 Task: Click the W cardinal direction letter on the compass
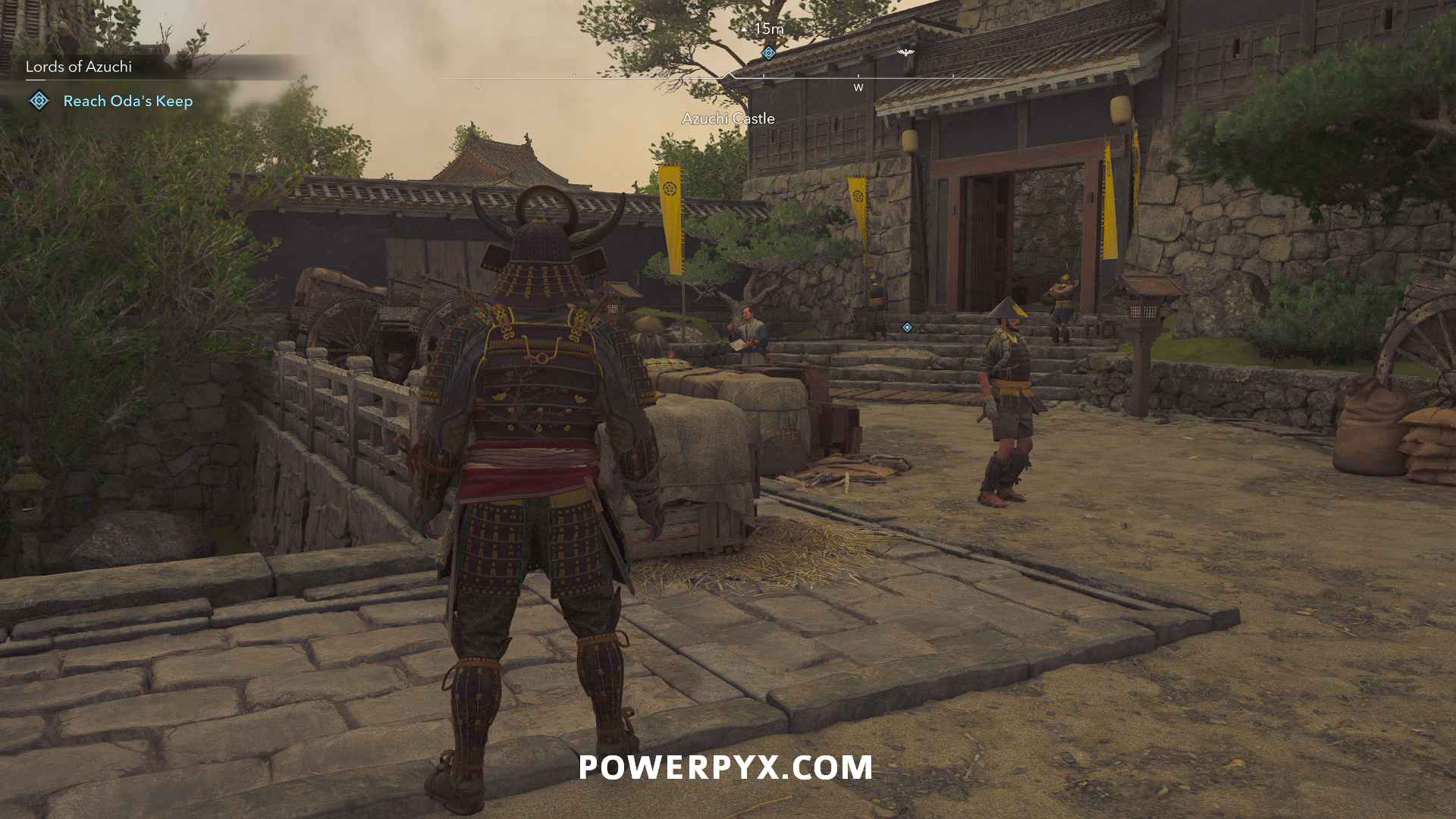pos(858,88)
